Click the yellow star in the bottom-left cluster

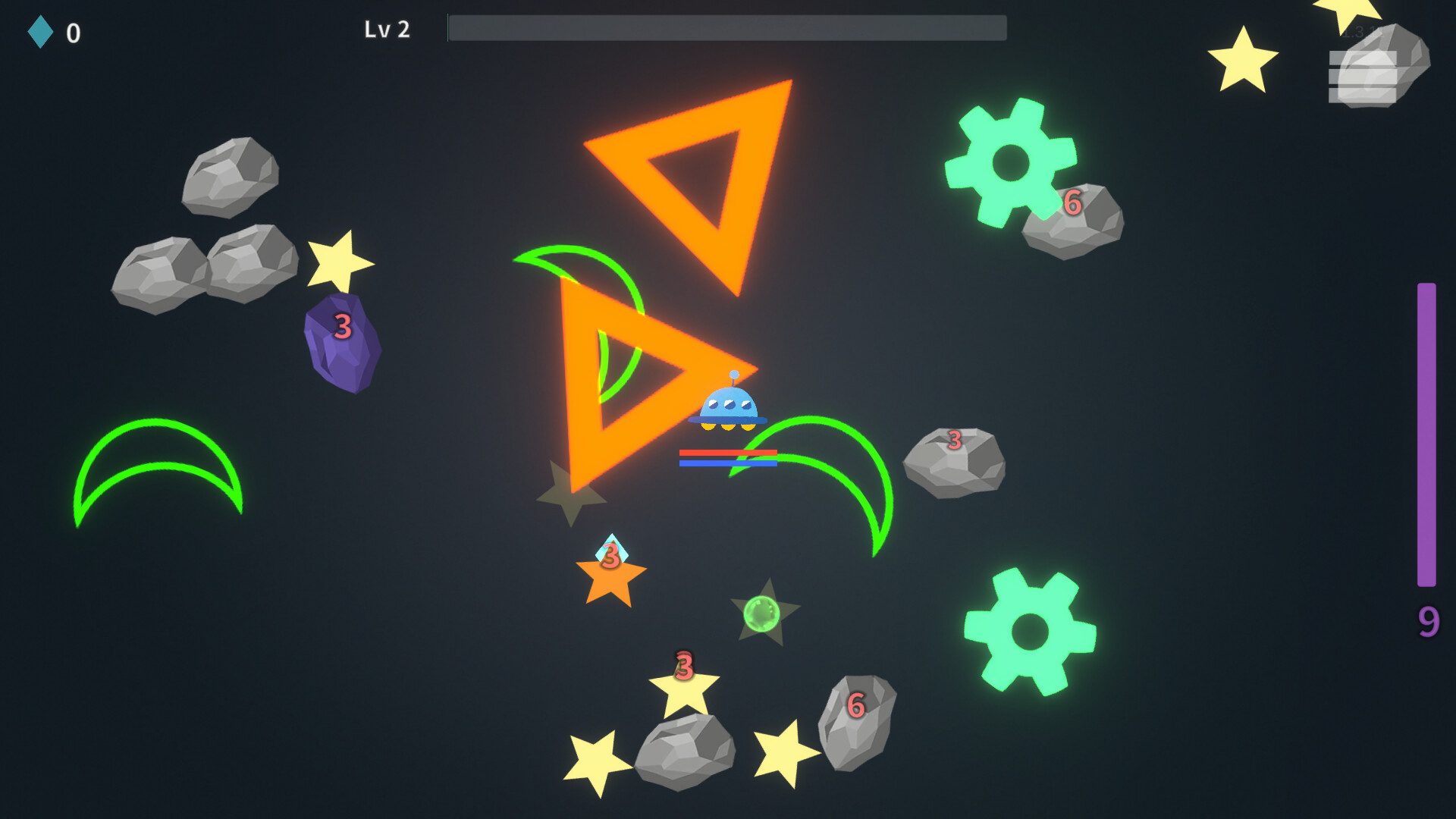pyautogui.click(x=595, y=758)
